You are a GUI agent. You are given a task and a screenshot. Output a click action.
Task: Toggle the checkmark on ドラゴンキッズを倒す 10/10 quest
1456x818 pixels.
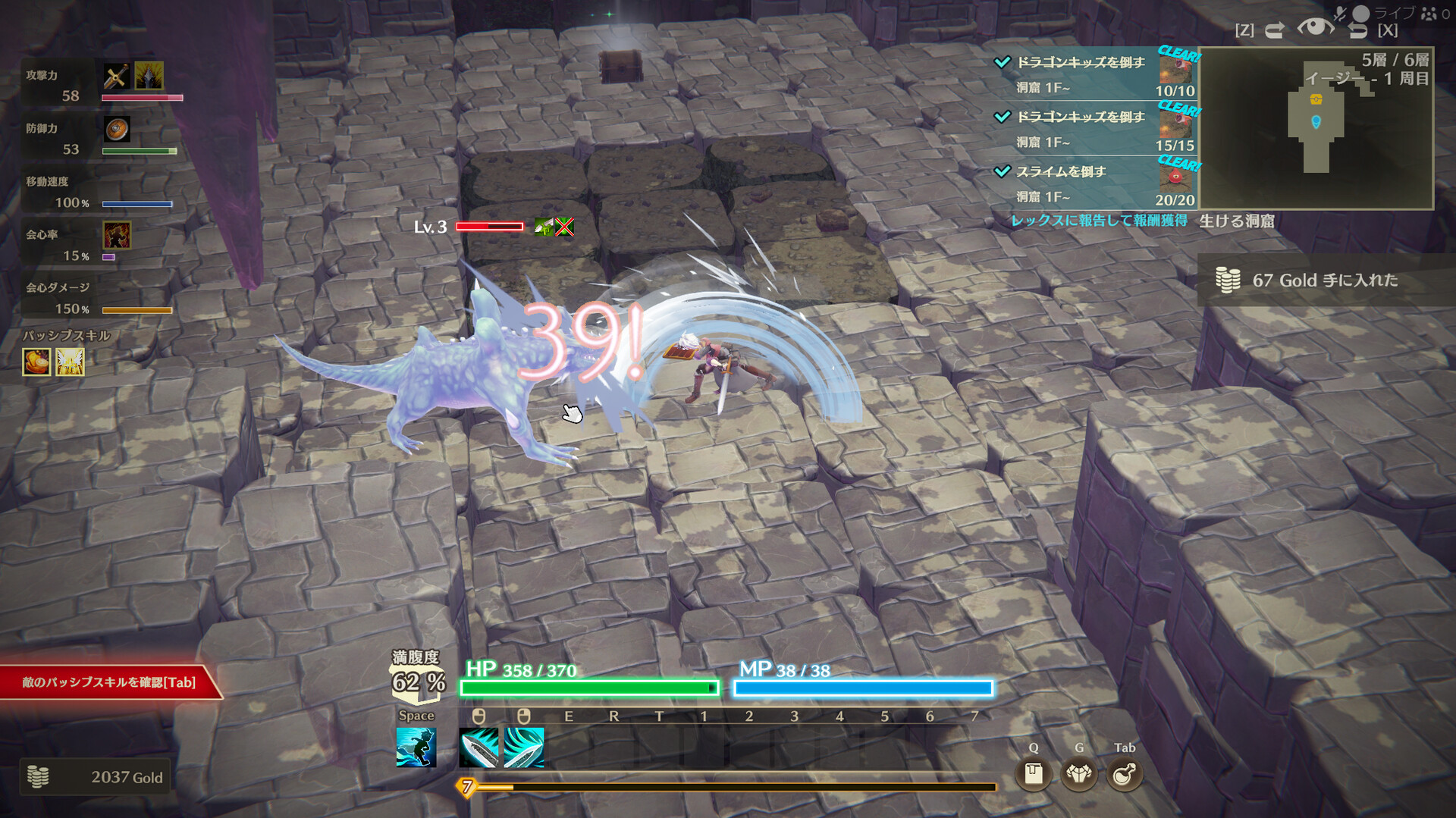click(x=1005, y=63)
